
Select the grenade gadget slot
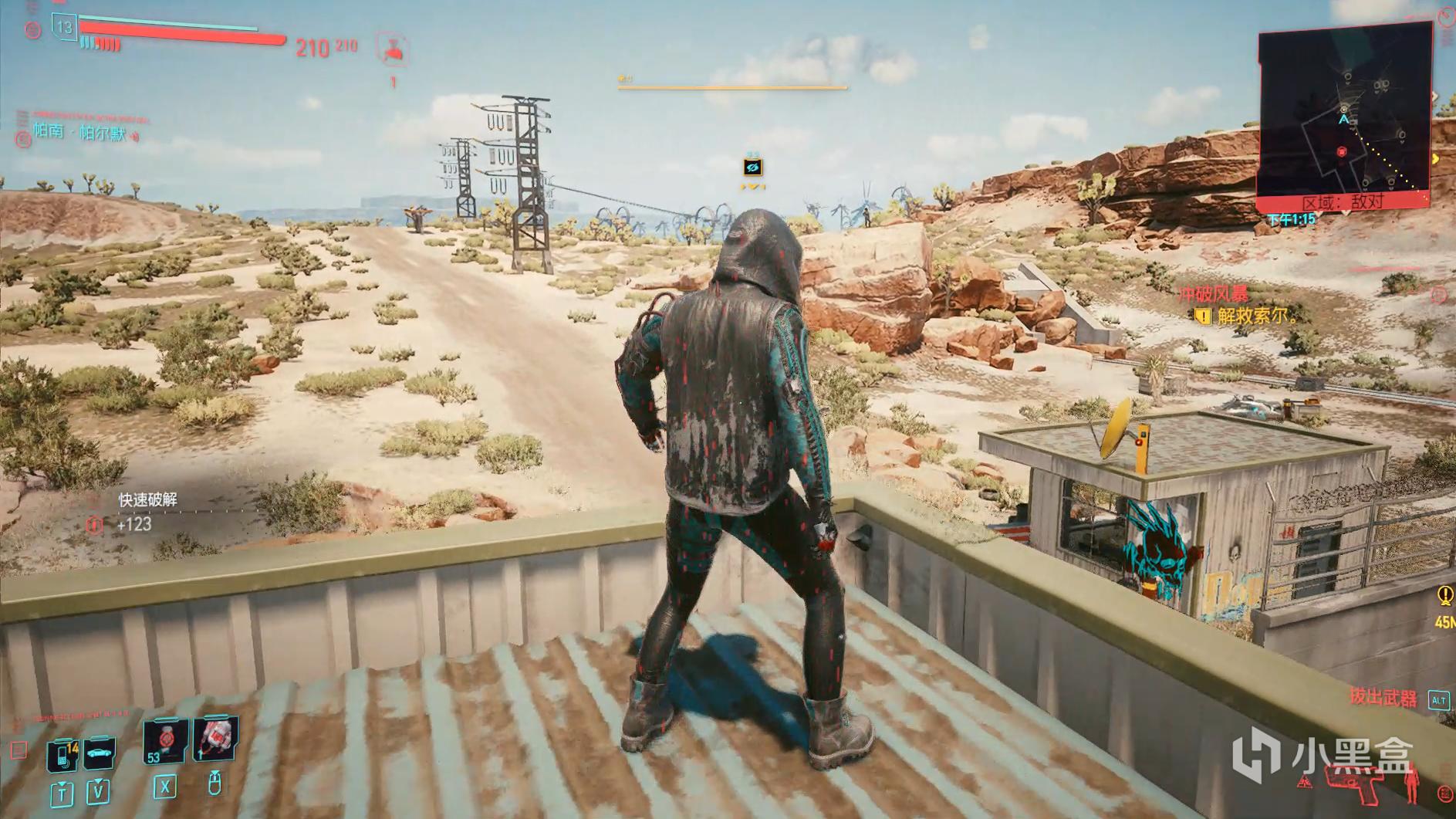[x=215, y=739]
